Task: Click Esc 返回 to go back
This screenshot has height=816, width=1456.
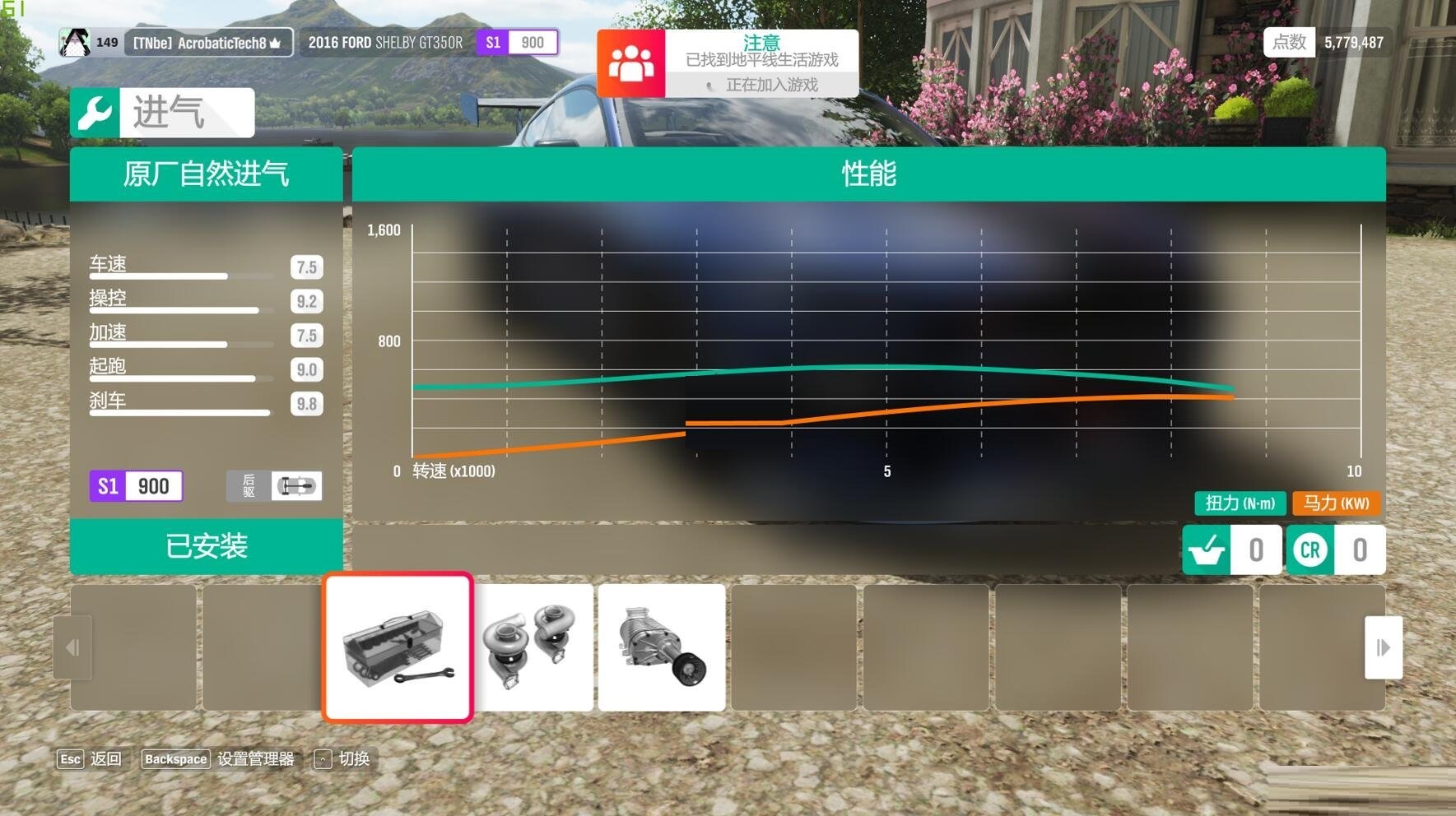Action: point(89,758)
